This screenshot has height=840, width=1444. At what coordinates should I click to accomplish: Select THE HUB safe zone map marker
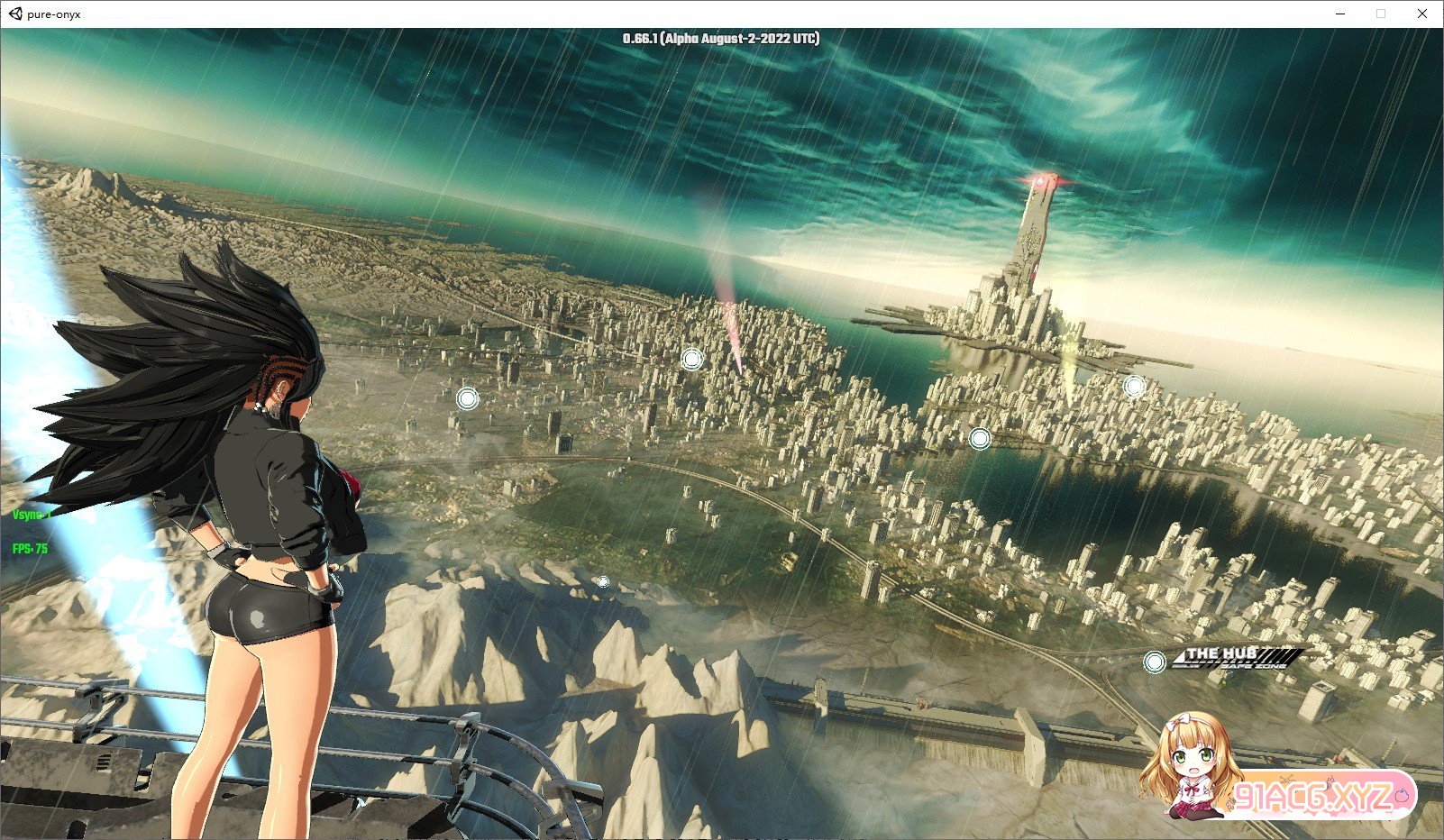click(1155, 662)
